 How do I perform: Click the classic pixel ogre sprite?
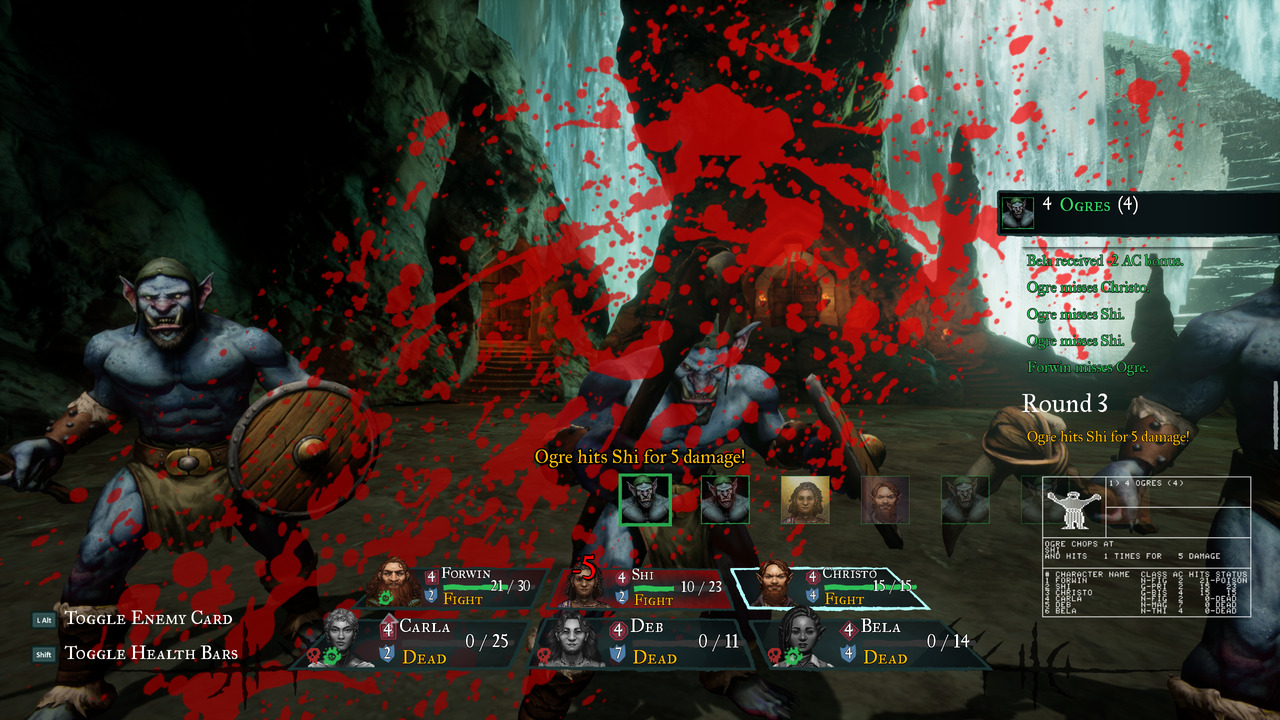tap(1073, 508)
